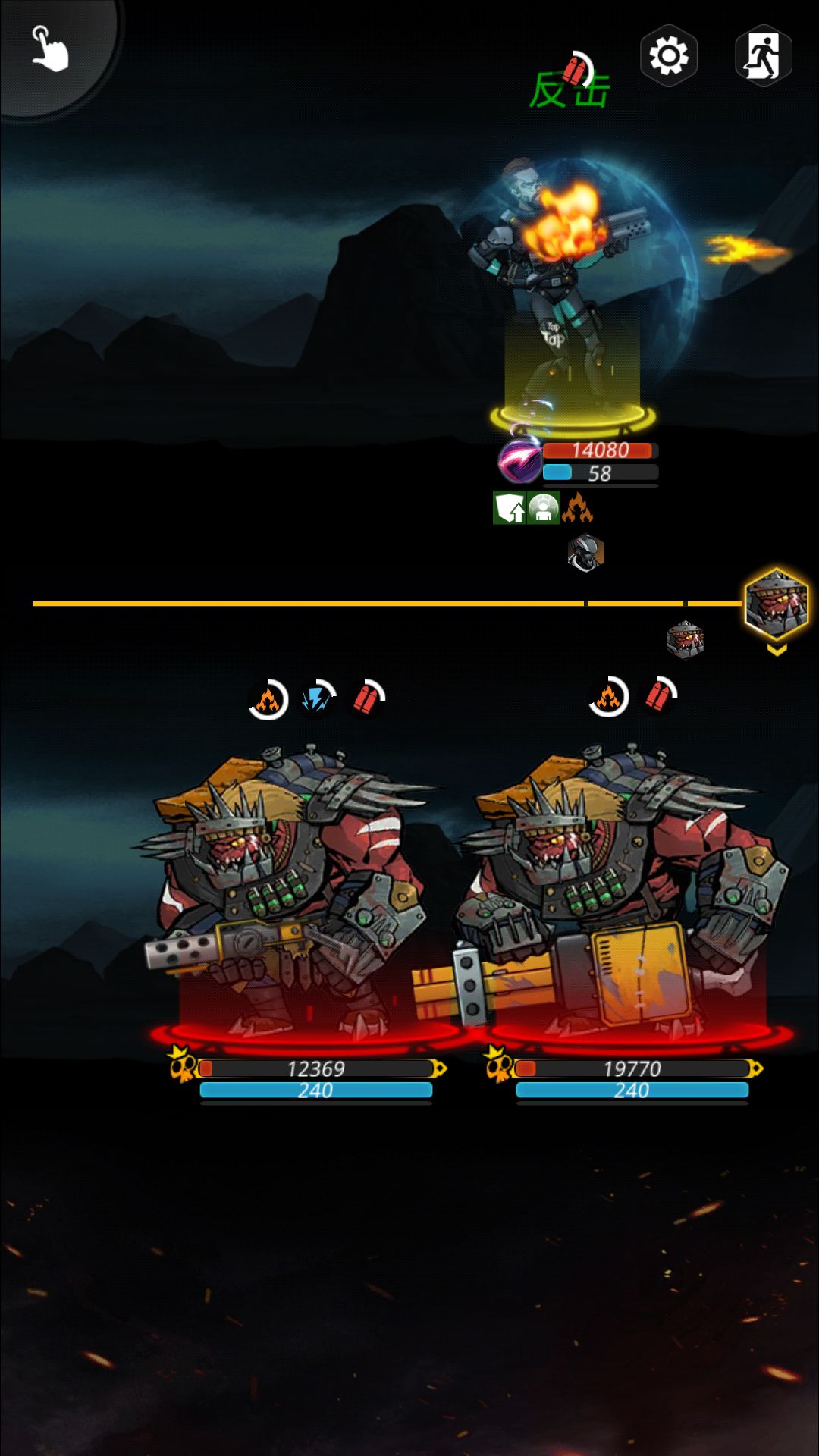The width and height of the screenshot is (819, 1456).
Task: Select the small ork turn-order portrait
Action: click(685, 640)
